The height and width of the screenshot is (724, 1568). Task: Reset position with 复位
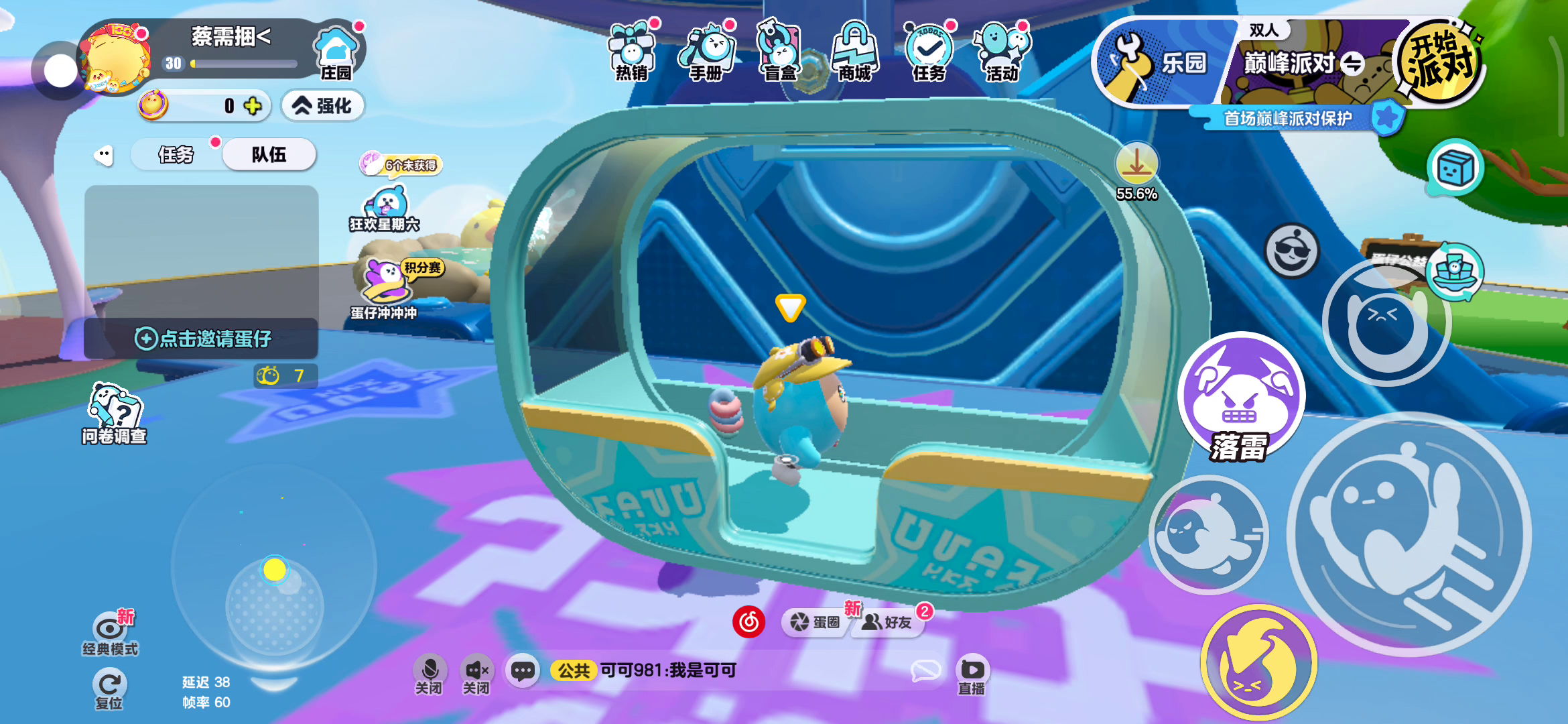click(x=109, y=690)
